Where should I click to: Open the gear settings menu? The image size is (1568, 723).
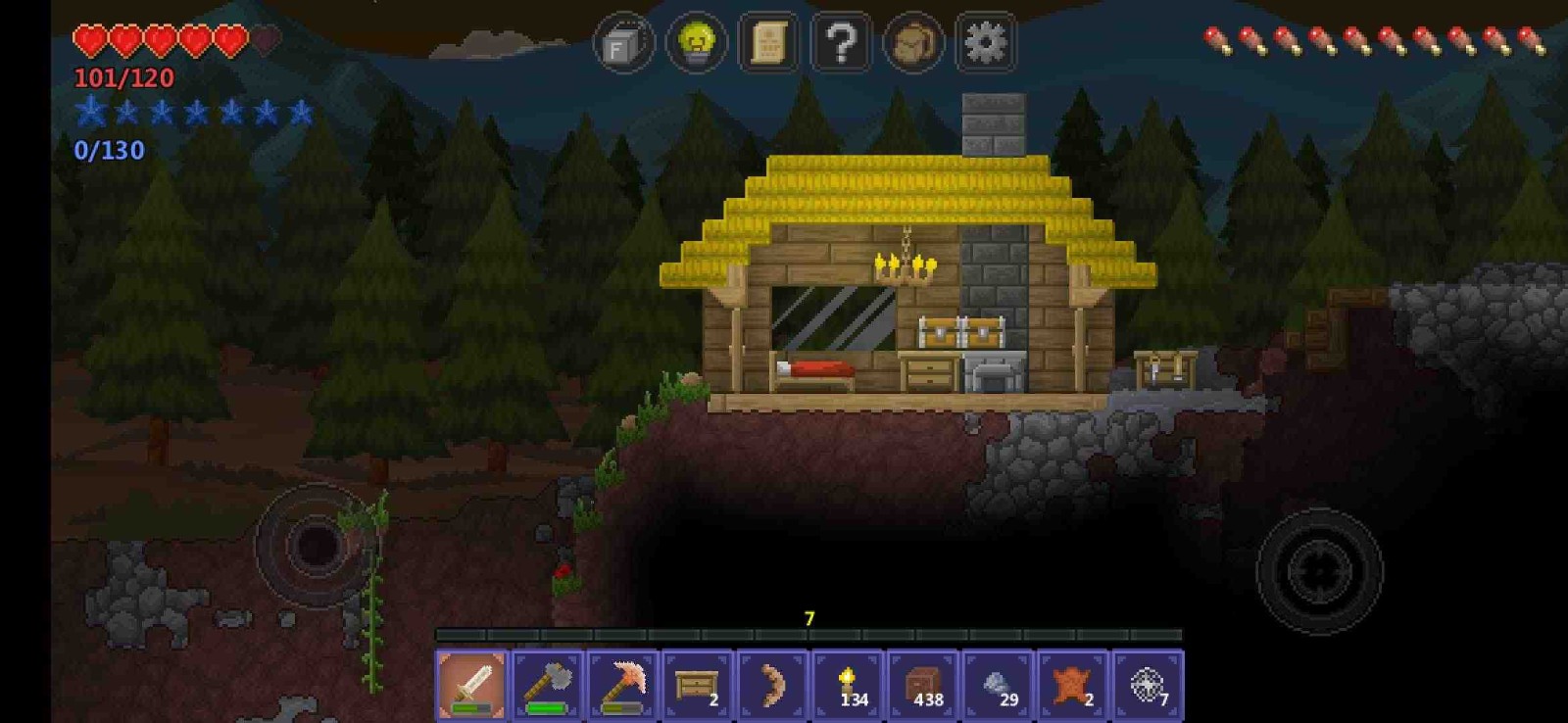[x=985, y=43]
